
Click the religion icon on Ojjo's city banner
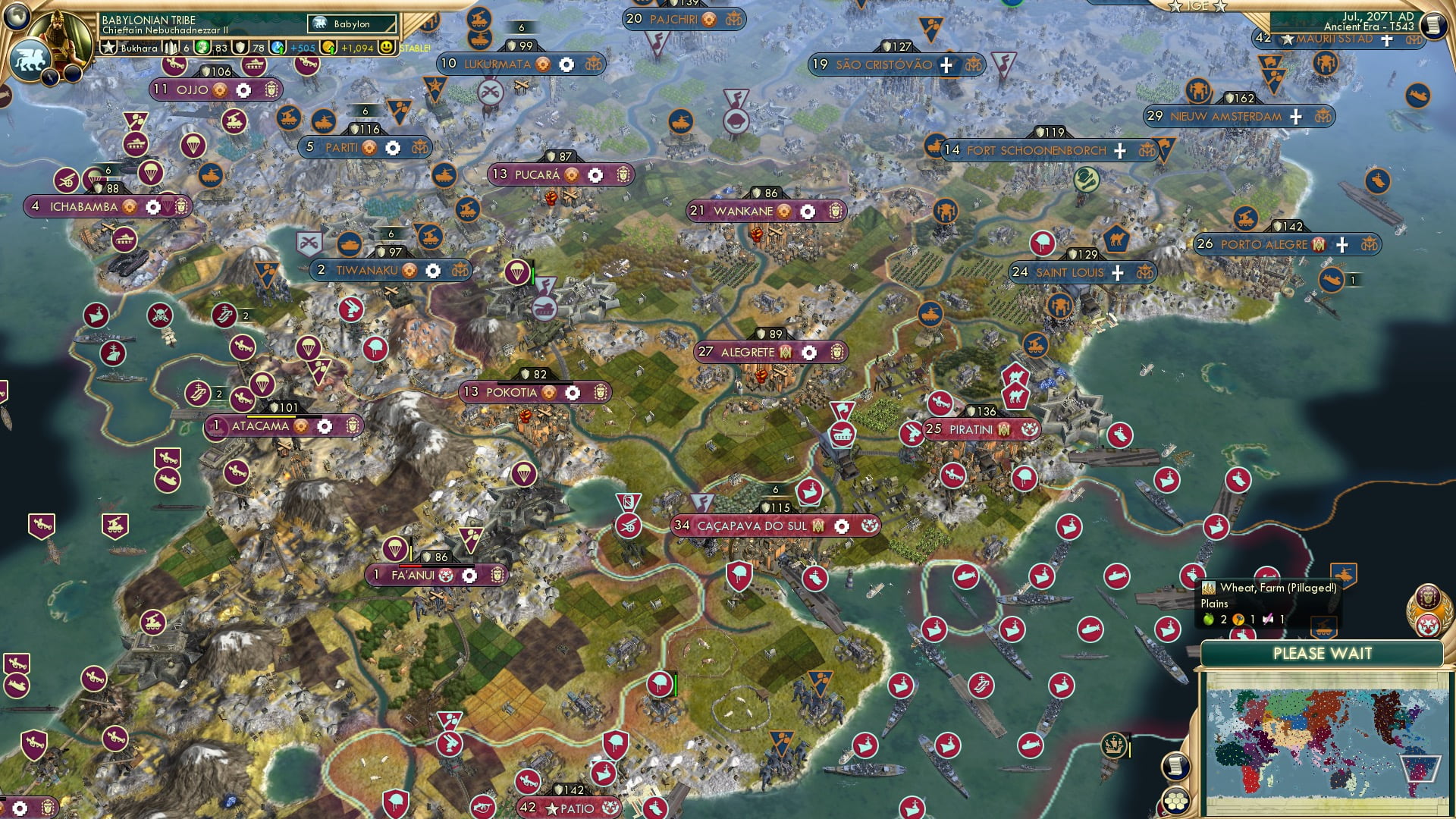click(218, 89)
